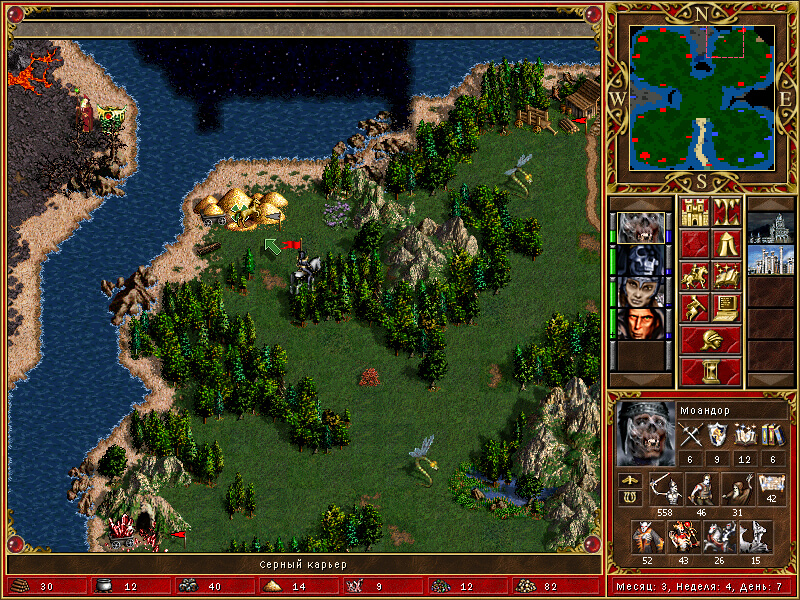This screenshot has height=600, width=800.
Task: Open the spellbook button
Action: 725,276
